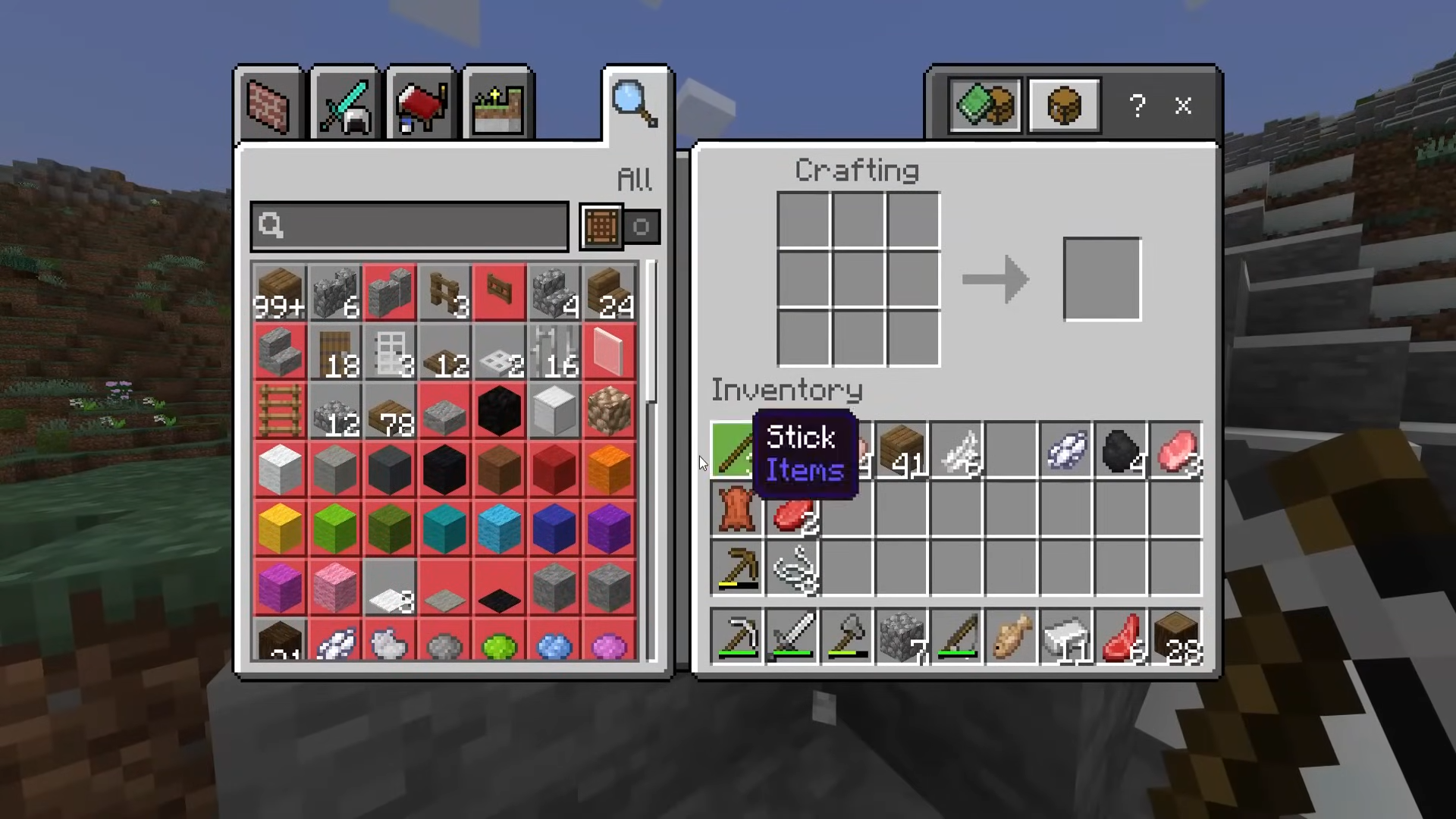Open the question mark help button
Screen dimensions: 1456x819
click(1137, 105)
